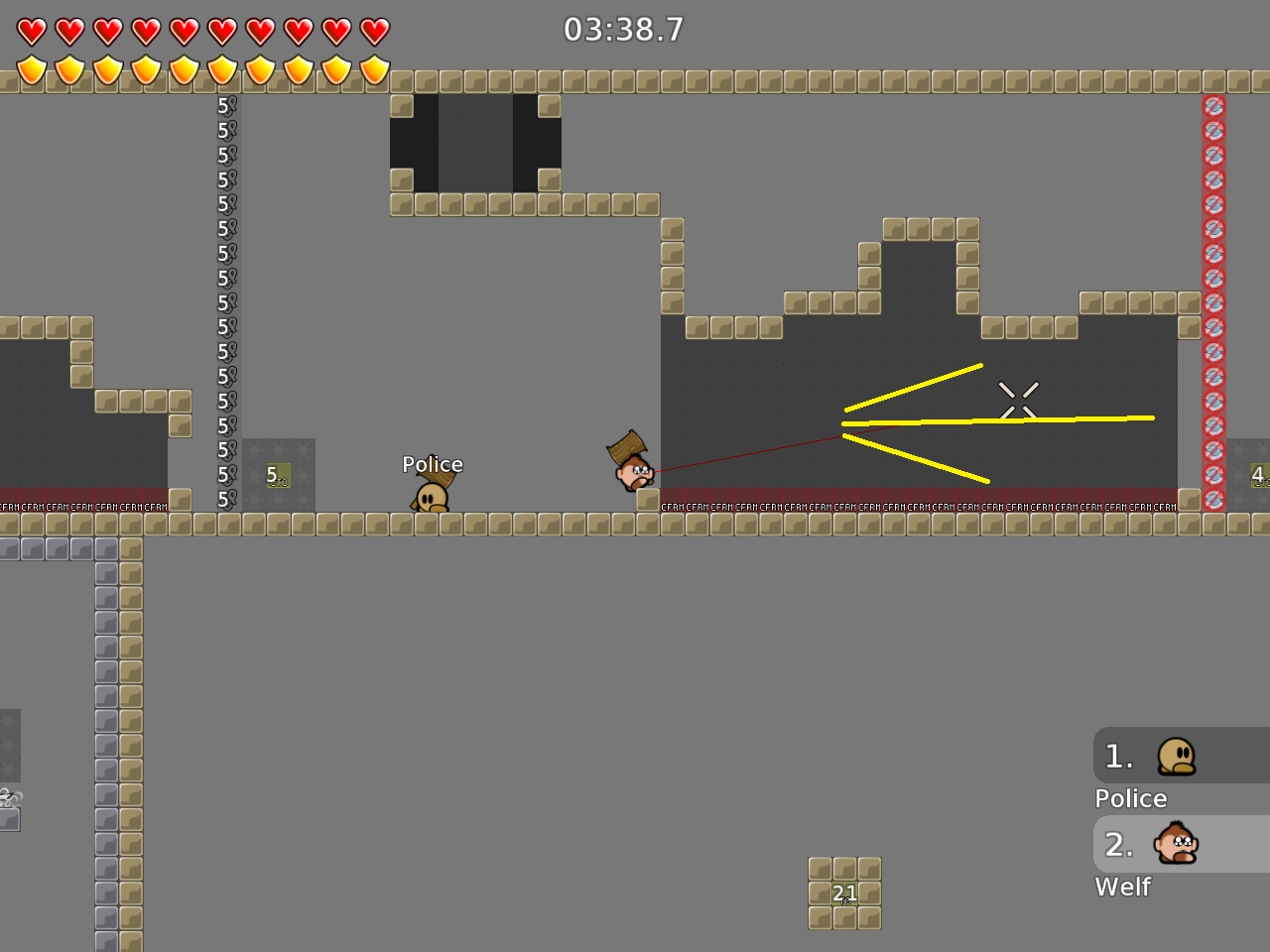Screen dimensions: 1270x952
Task: Click the partially visible 4 sign on the right edge
Action: (x=1259, y=475)
